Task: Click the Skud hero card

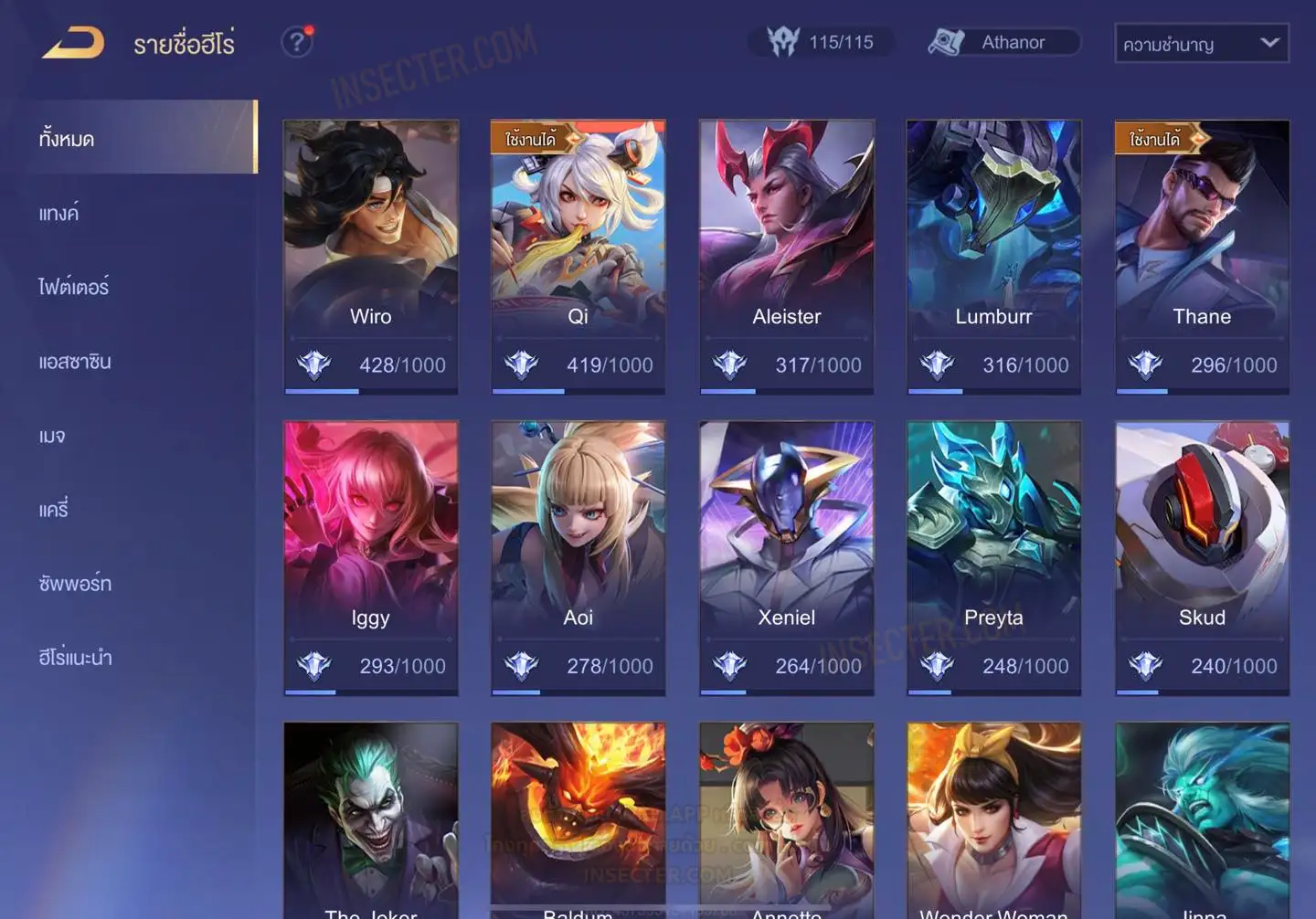Action: (x=1202, y=557)
